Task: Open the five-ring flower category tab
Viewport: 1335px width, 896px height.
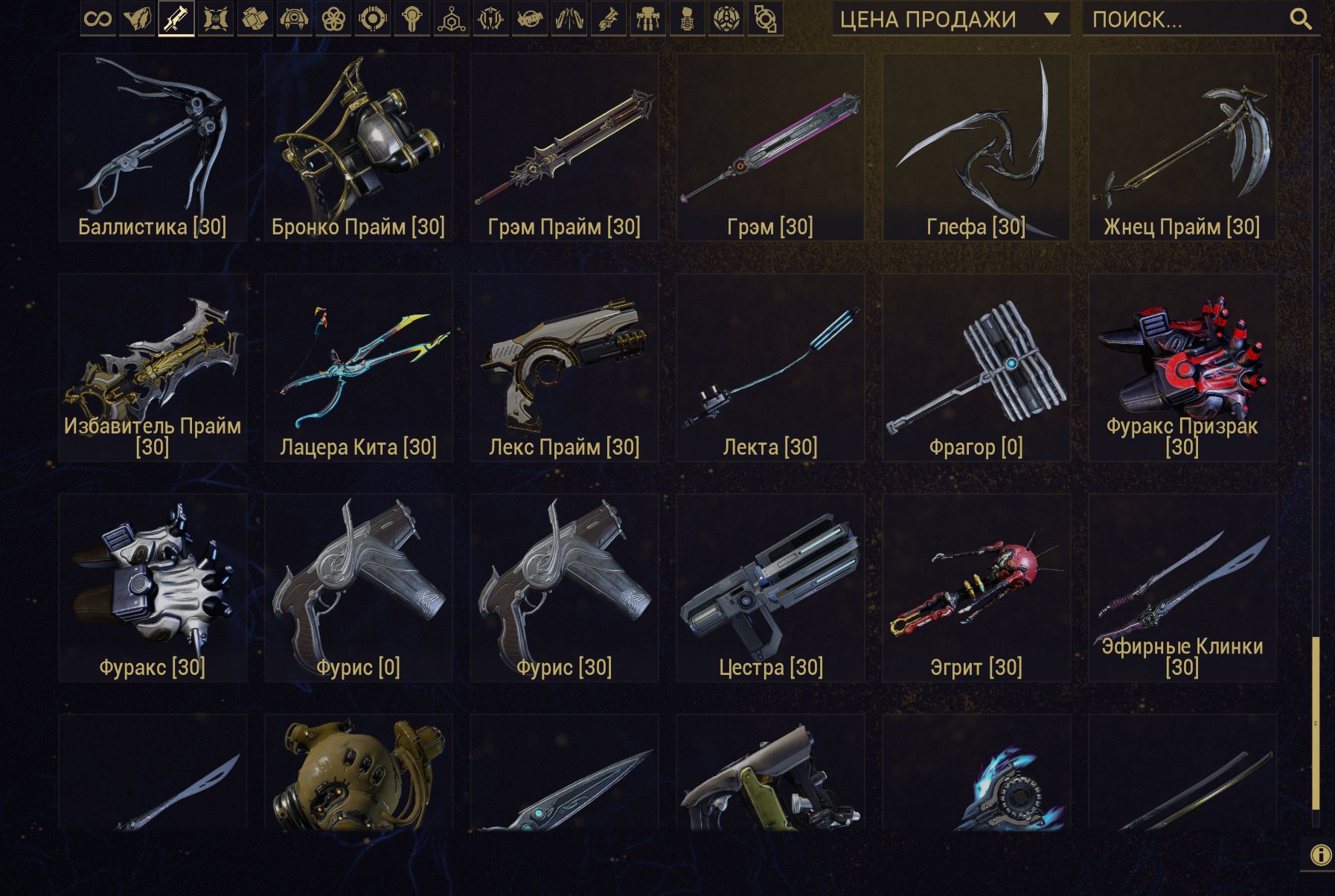Action: click(x=333, y=19)
